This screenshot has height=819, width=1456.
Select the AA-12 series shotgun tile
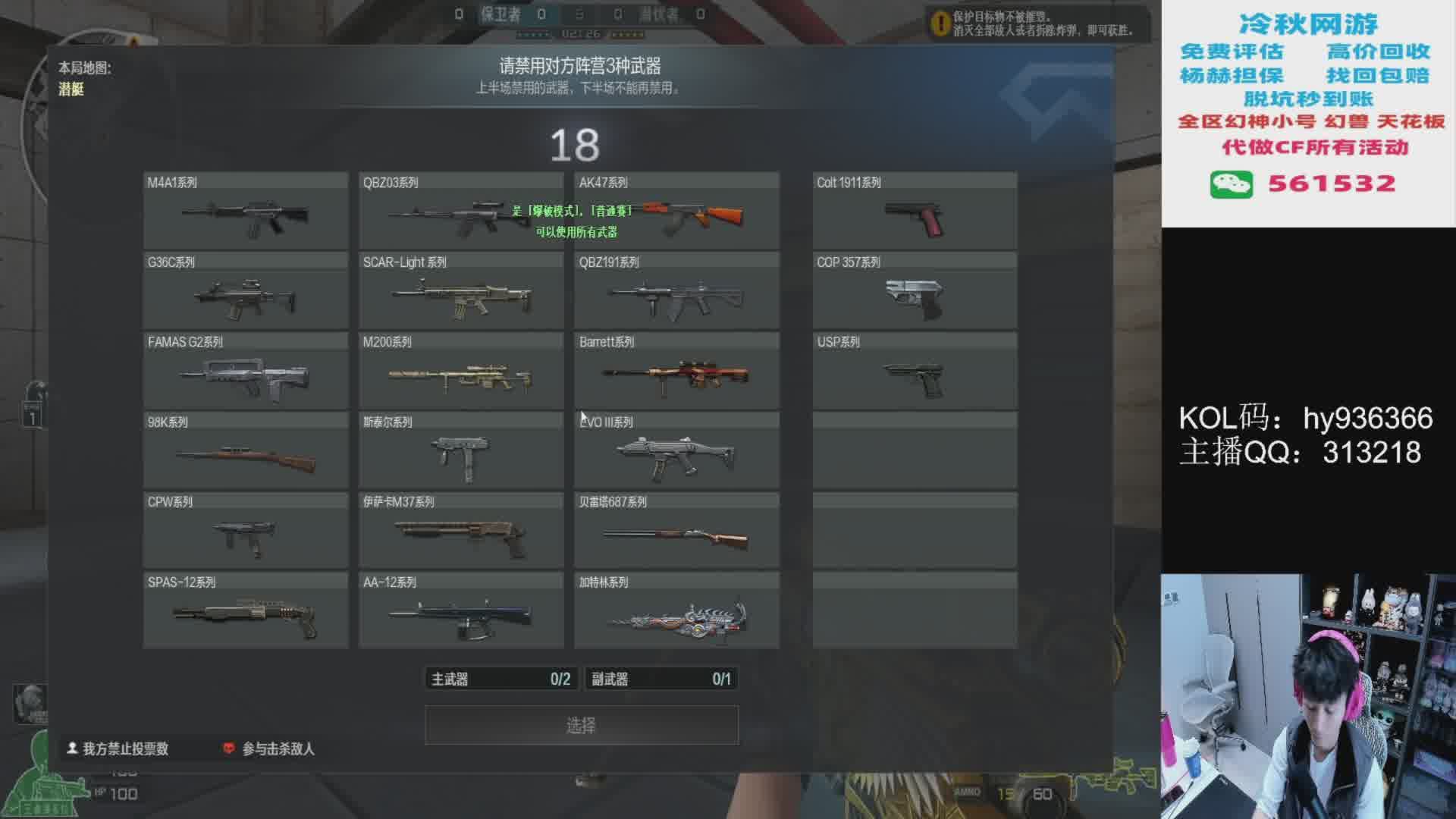[x=460, y=611]
